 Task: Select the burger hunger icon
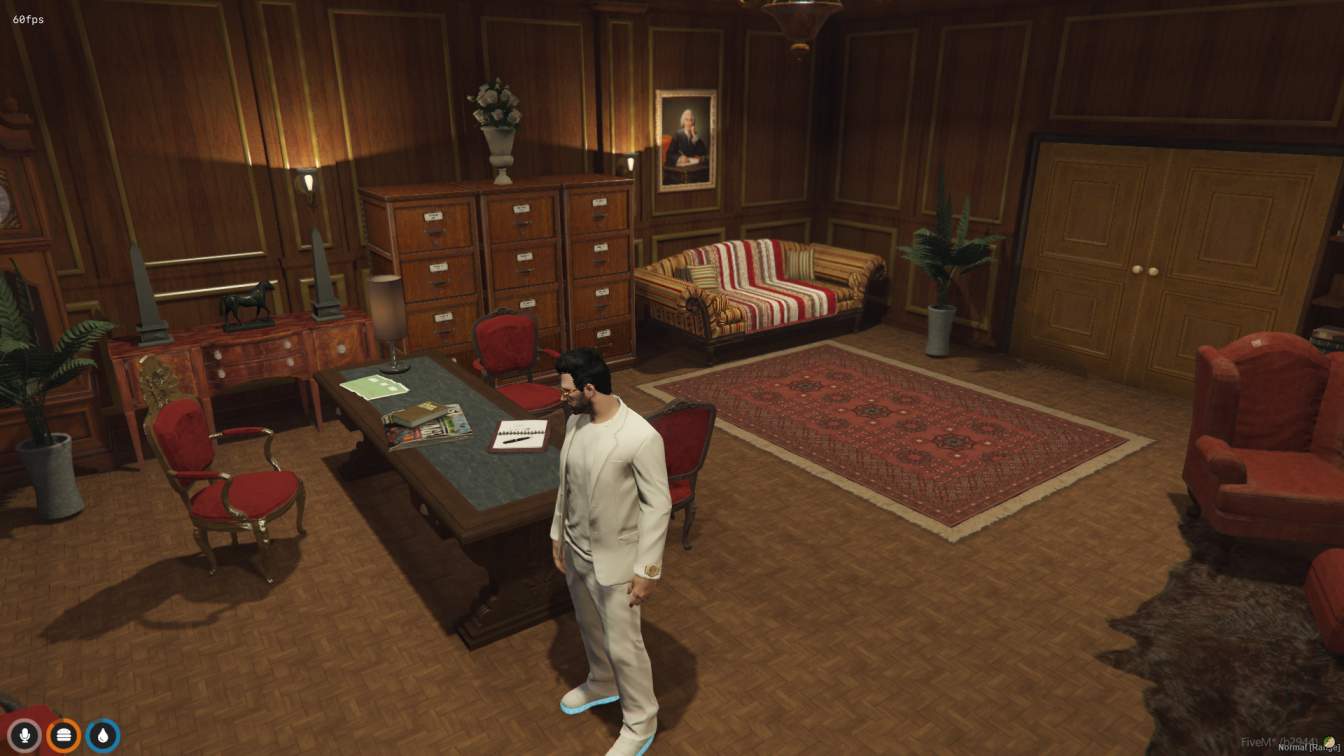coord(64,736)
